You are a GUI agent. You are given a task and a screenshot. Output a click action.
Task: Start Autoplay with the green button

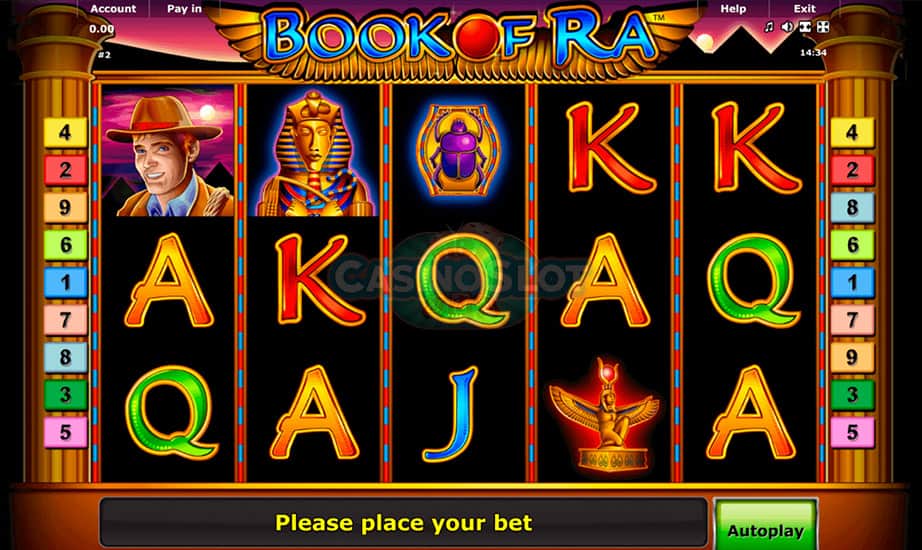pyautogui.click(x=765, y=530)
